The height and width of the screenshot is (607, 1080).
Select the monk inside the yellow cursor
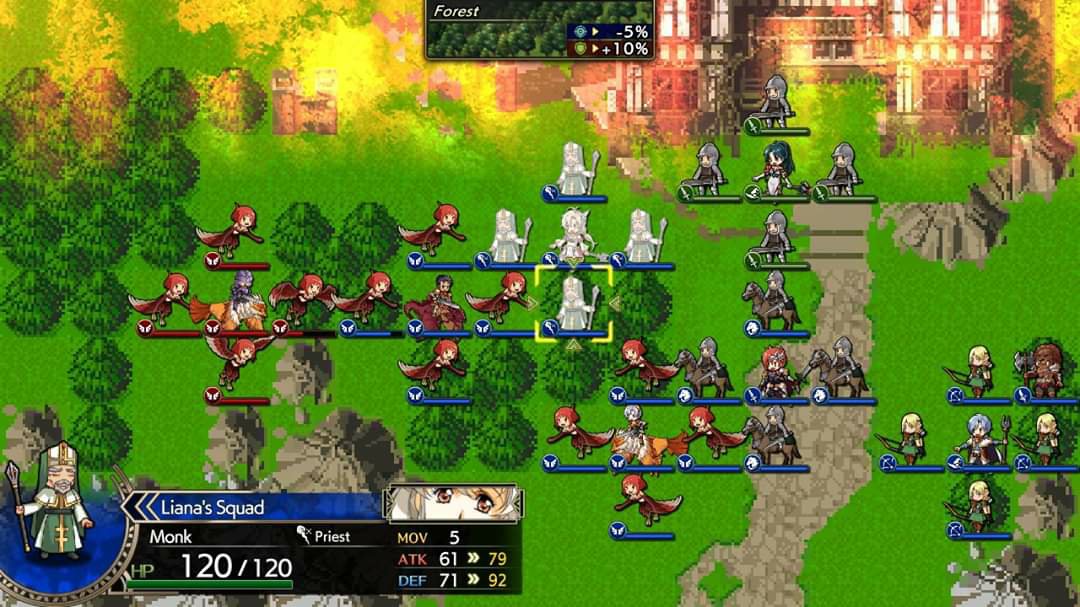point(574,304)
